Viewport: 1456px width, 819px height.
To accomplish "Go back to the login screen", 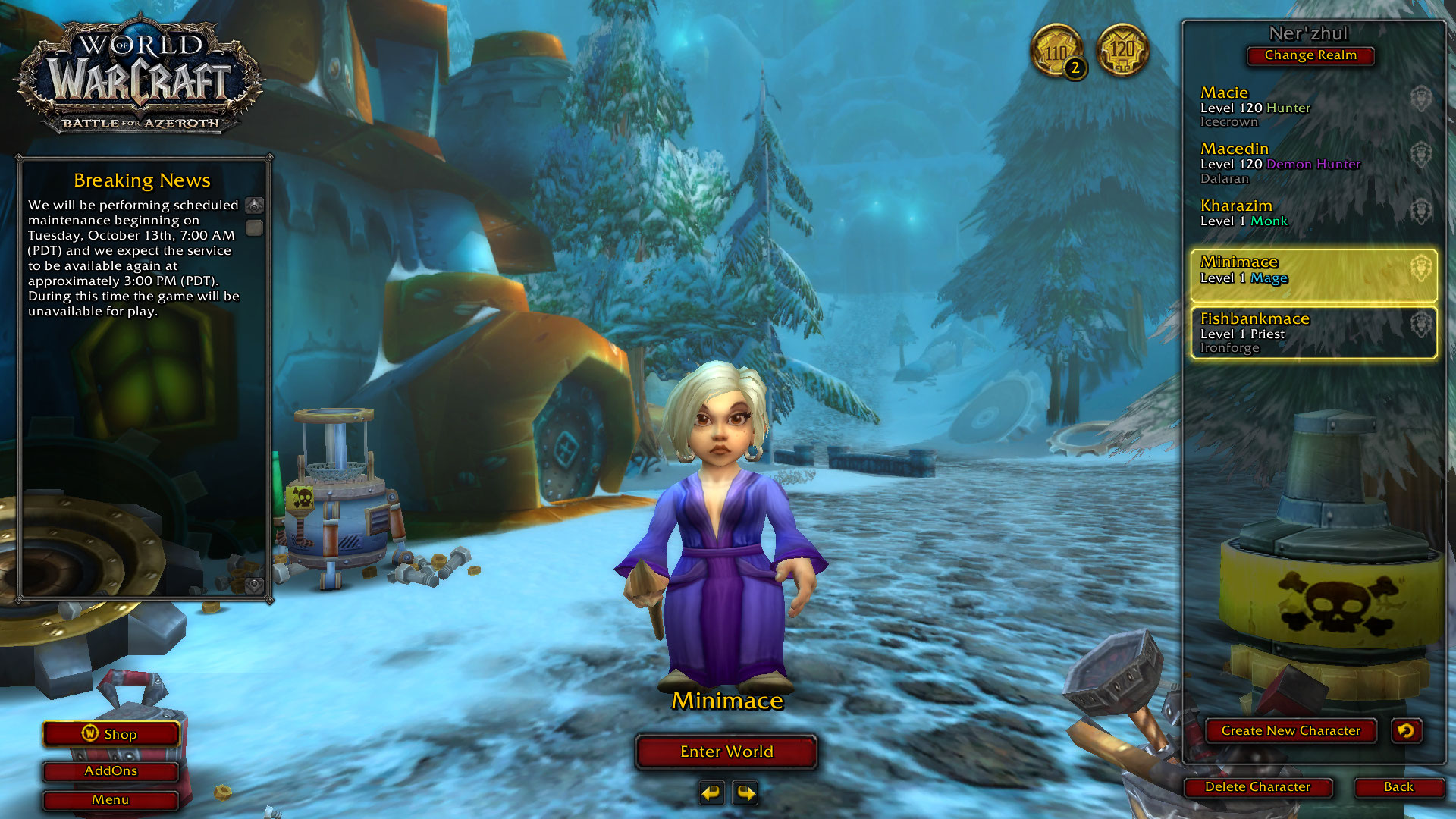I will pos(1398,787).
